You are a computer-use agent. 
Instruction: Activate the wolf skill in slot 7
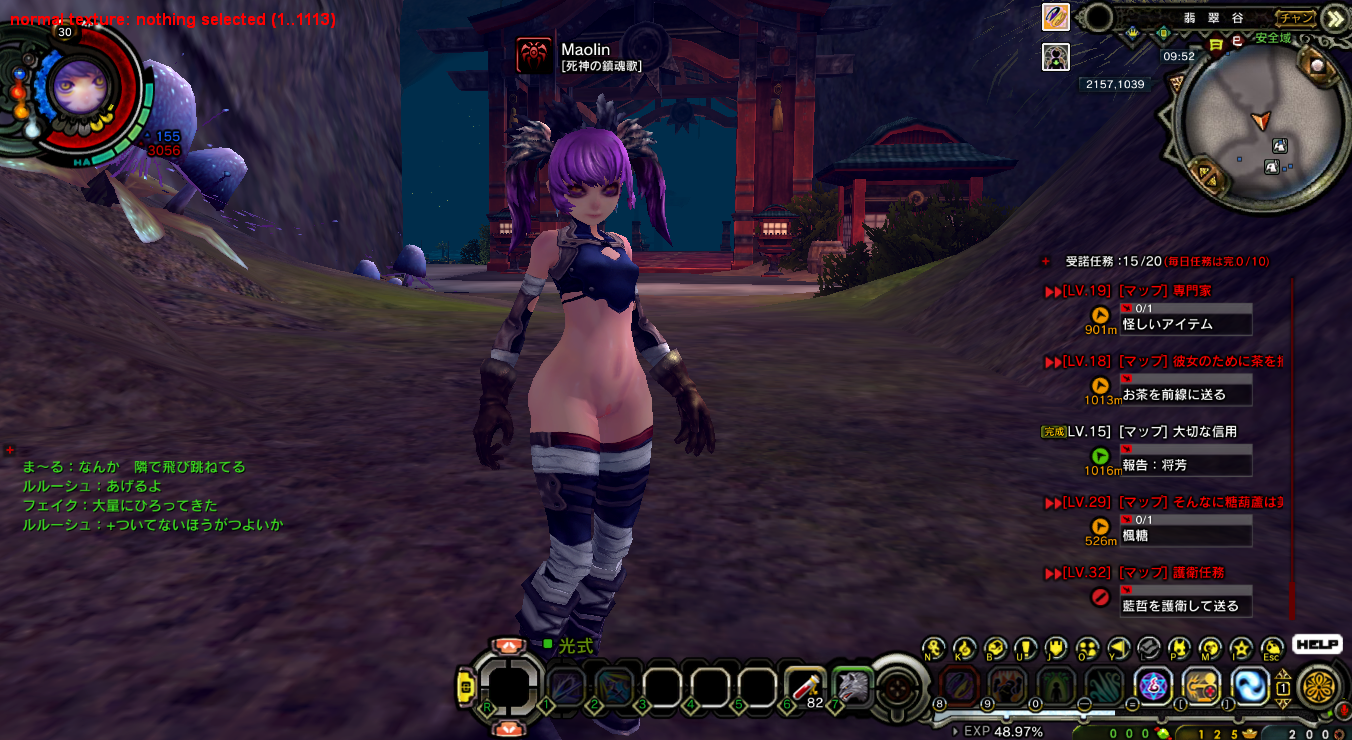pyautogui.click(x=853, y=686)
